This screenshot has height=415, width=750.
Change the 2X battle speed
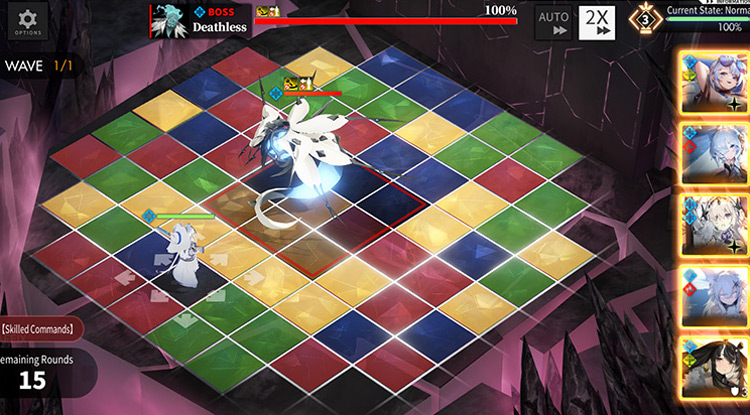click(x=598, y=21)
